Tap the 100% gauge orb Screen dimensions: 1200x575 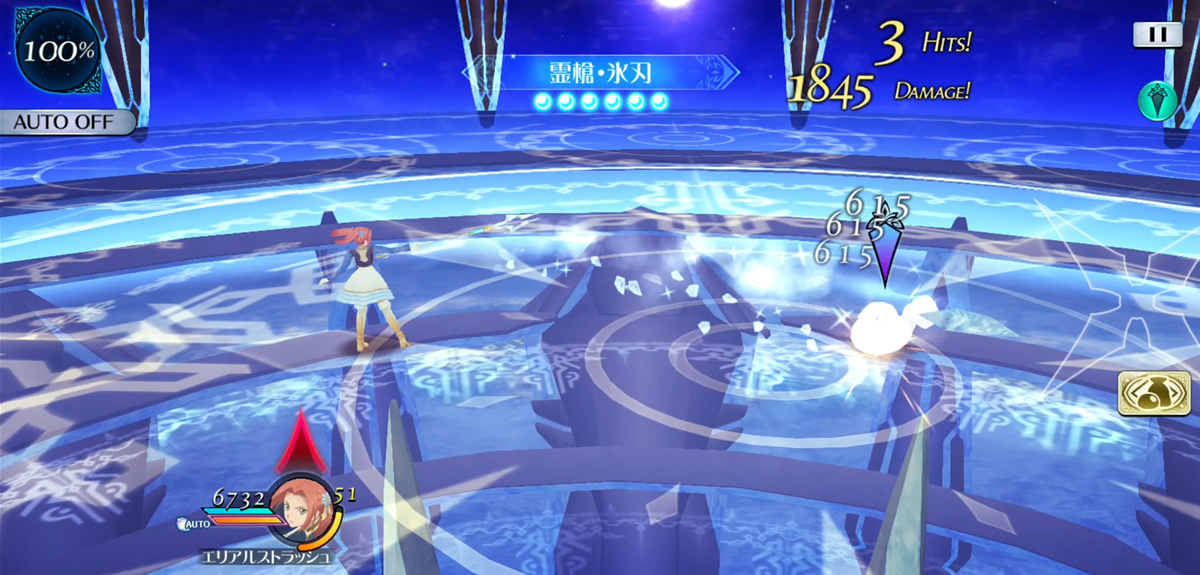(x=57, y=51)
